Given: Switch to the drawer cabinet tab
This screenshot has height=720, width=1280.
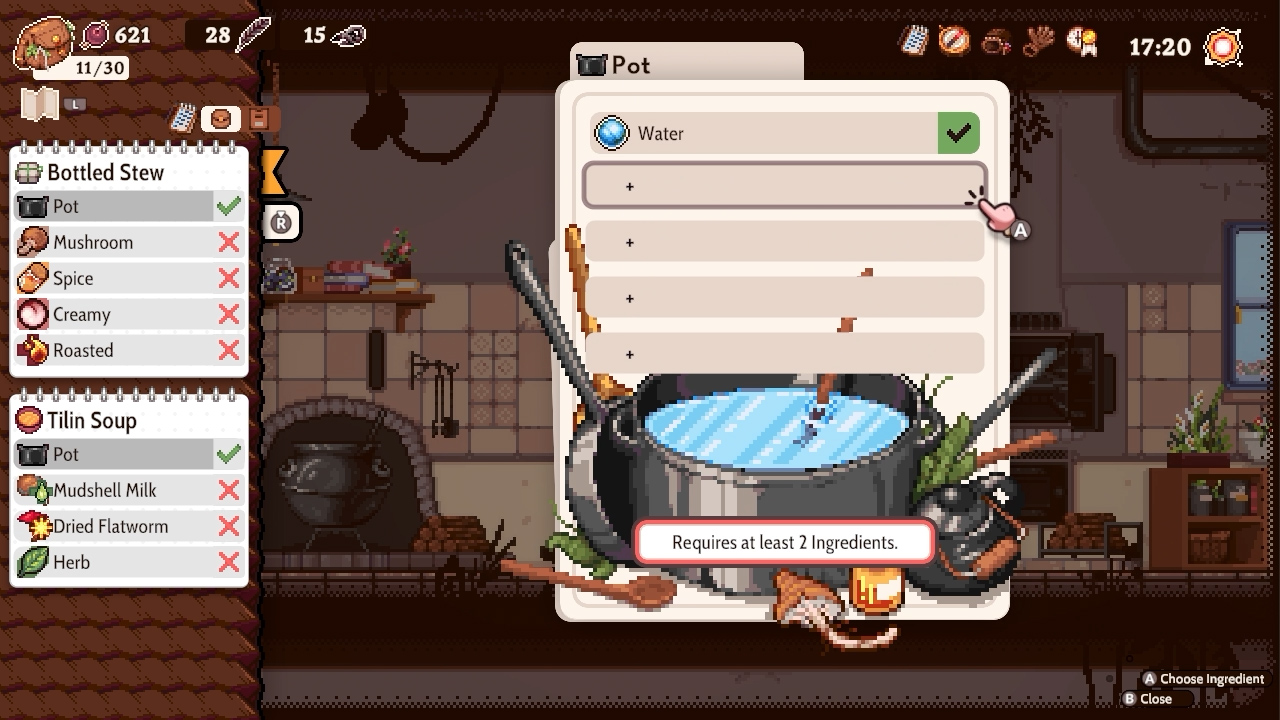Looking at the screenshot, I should point(259,118).
